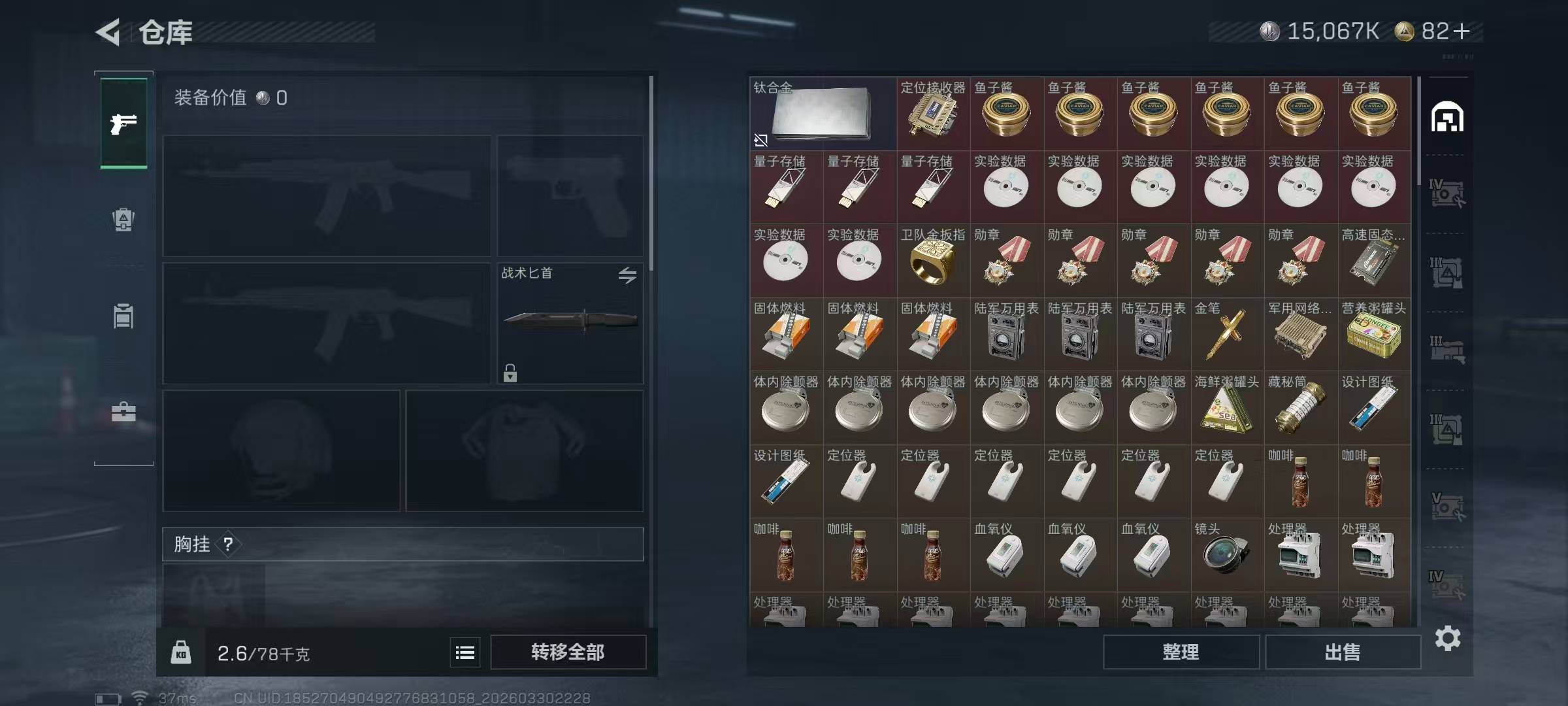Open the 出售 sell option
1568x706 pixels.
tap(1343, 652)
